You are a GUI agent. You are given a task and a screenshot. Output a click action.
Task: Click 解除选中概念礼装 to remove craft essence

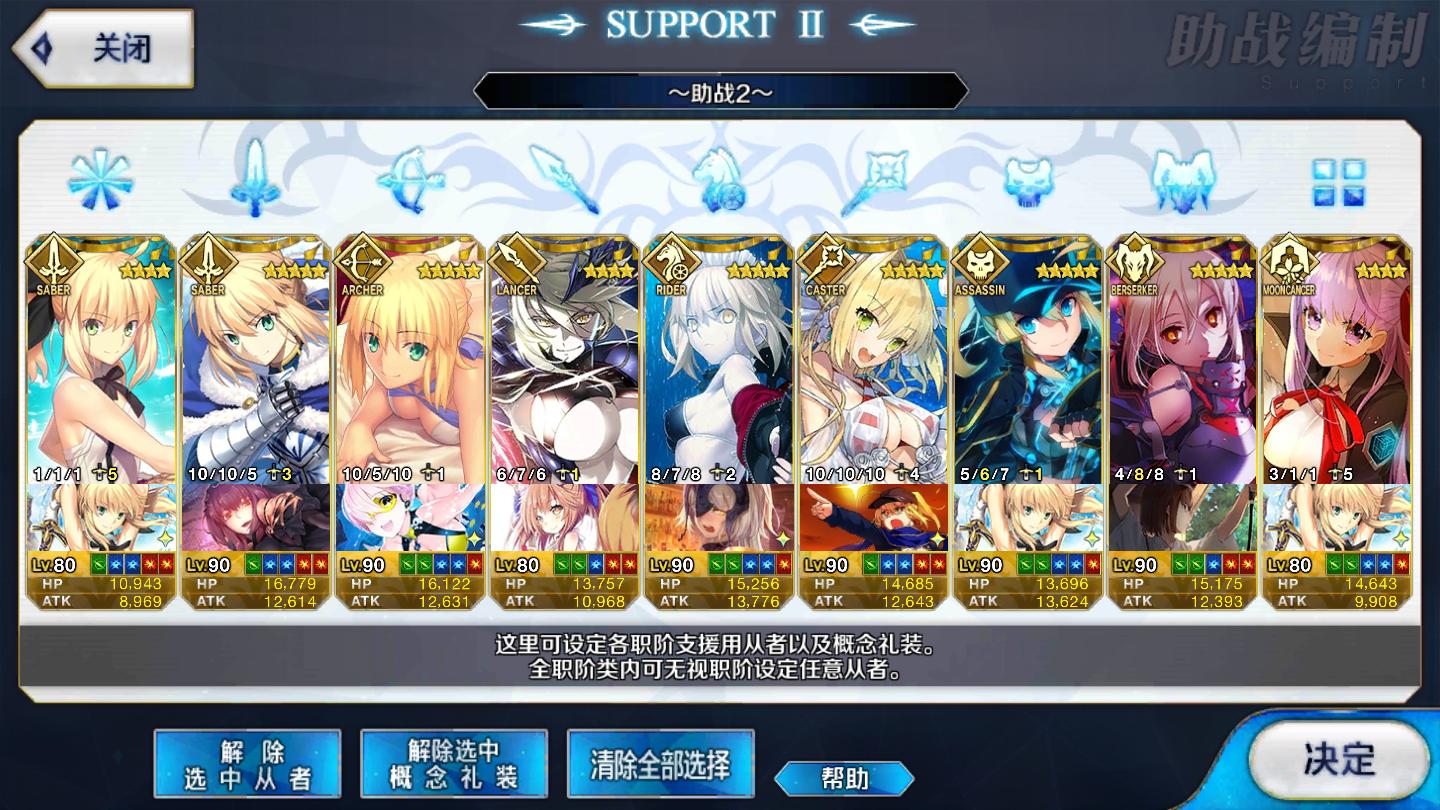point(453,762)
